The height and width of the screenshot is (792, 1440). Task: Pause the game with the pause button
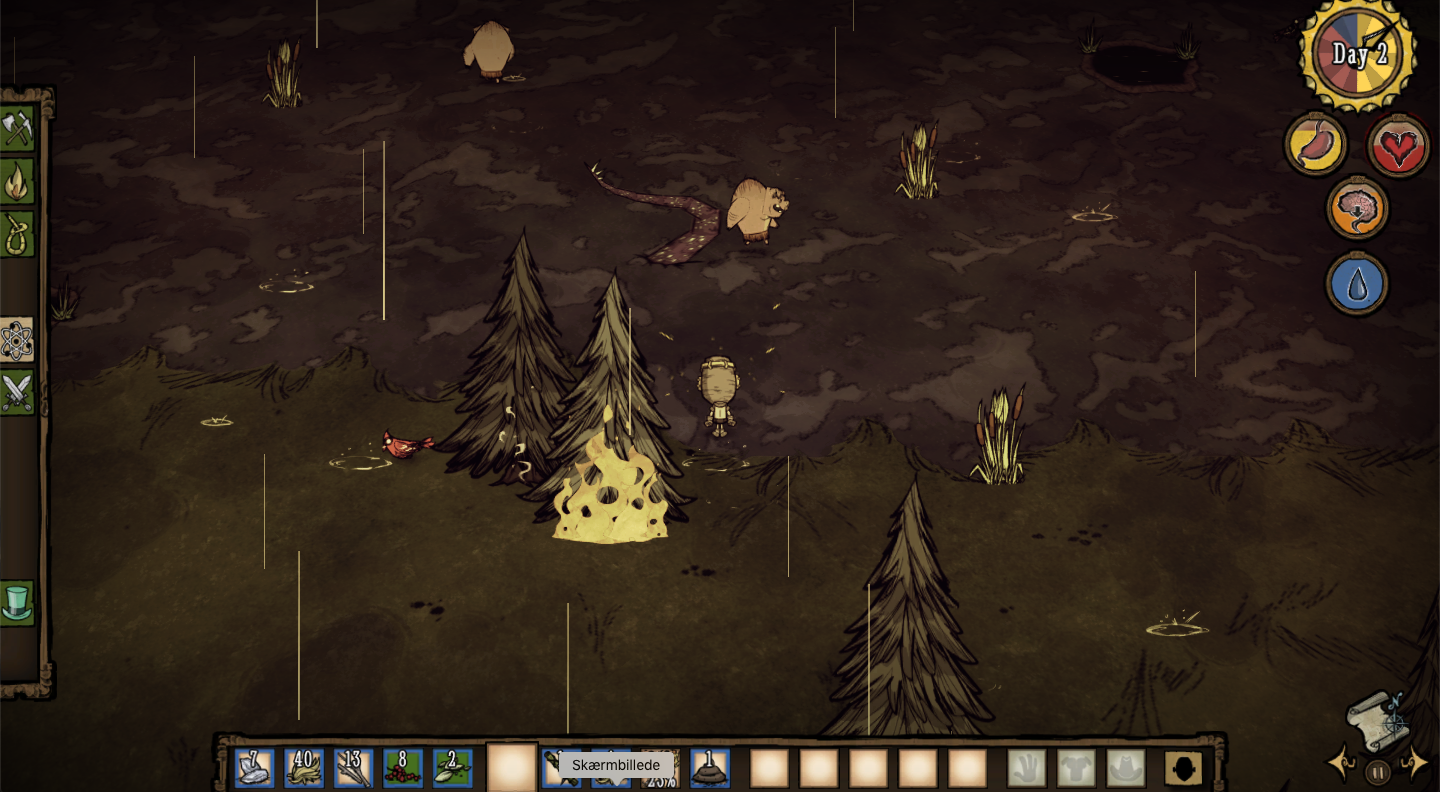[x=1378, y=772]
